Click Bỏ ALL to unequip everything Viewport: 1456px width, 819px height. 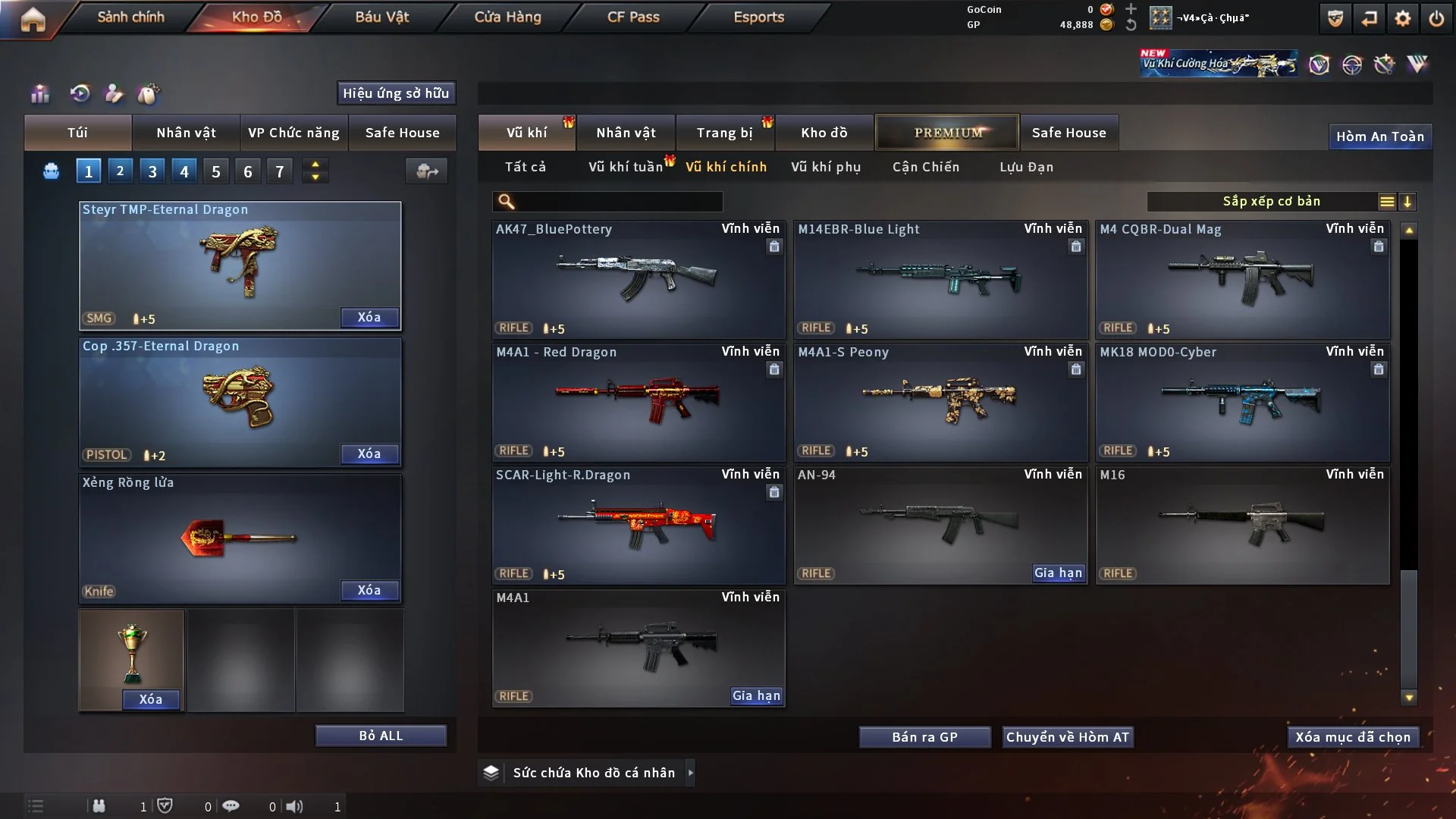(x=381, y=736)
